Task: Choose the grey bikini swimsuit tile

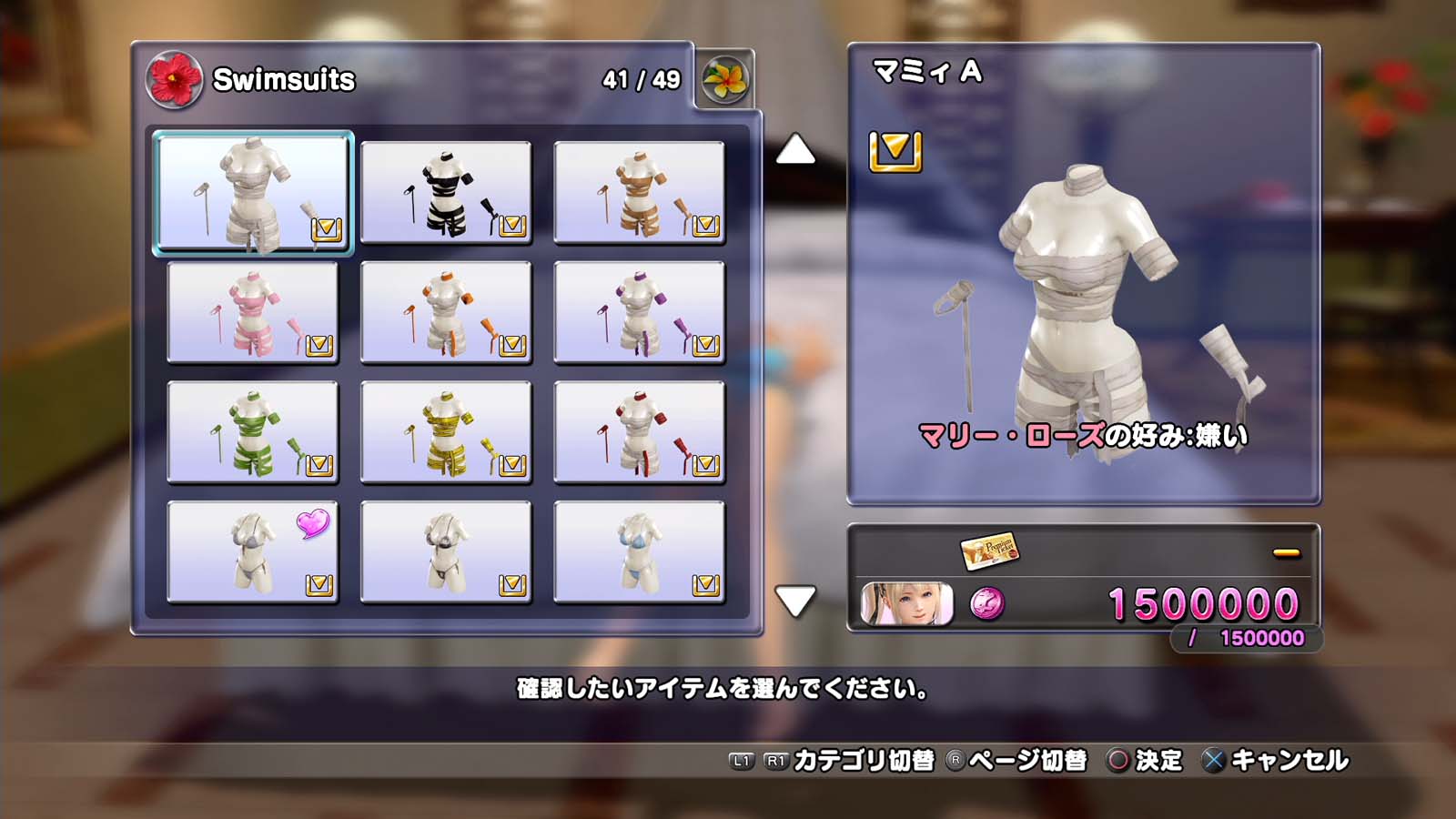Action: click(x=446, y=551)
